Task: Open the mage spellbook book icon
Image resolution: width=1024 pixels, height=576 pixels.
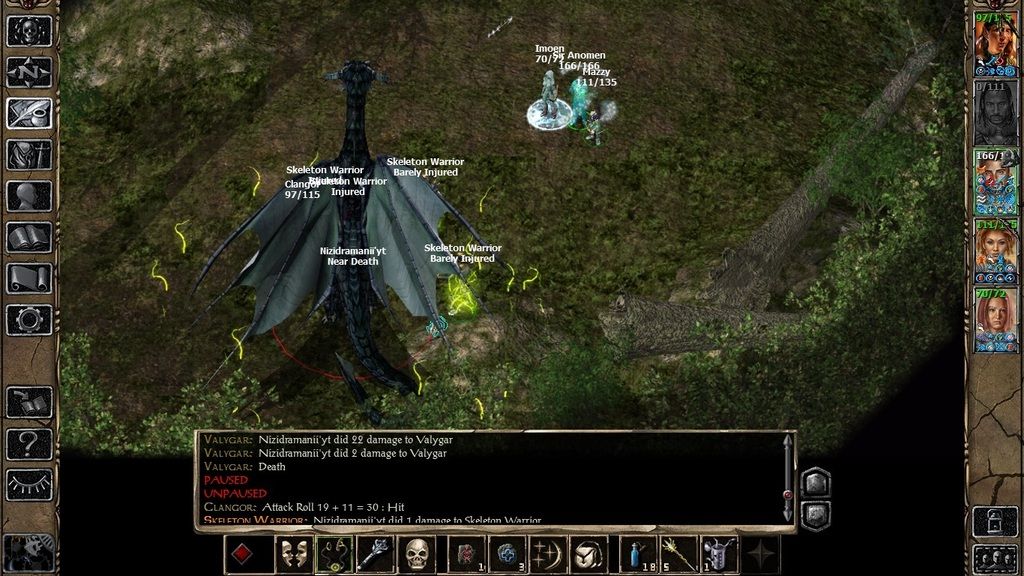Action: point(29,237)
